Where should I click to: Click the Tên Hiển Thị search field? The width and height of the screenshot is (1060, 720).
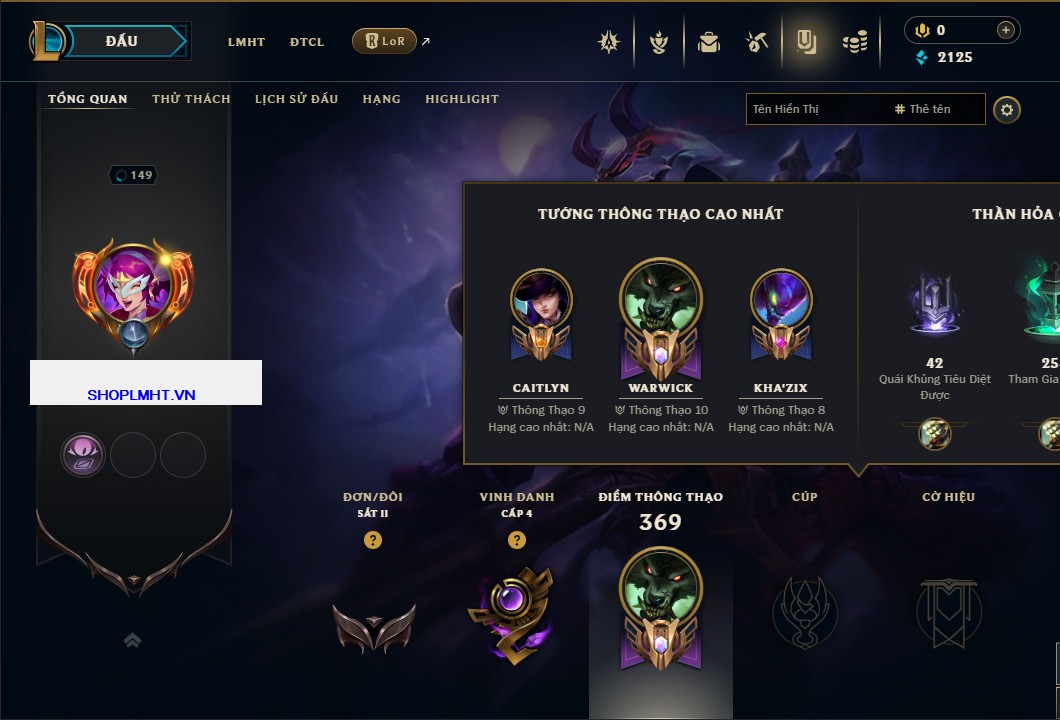tap(815, 109)
